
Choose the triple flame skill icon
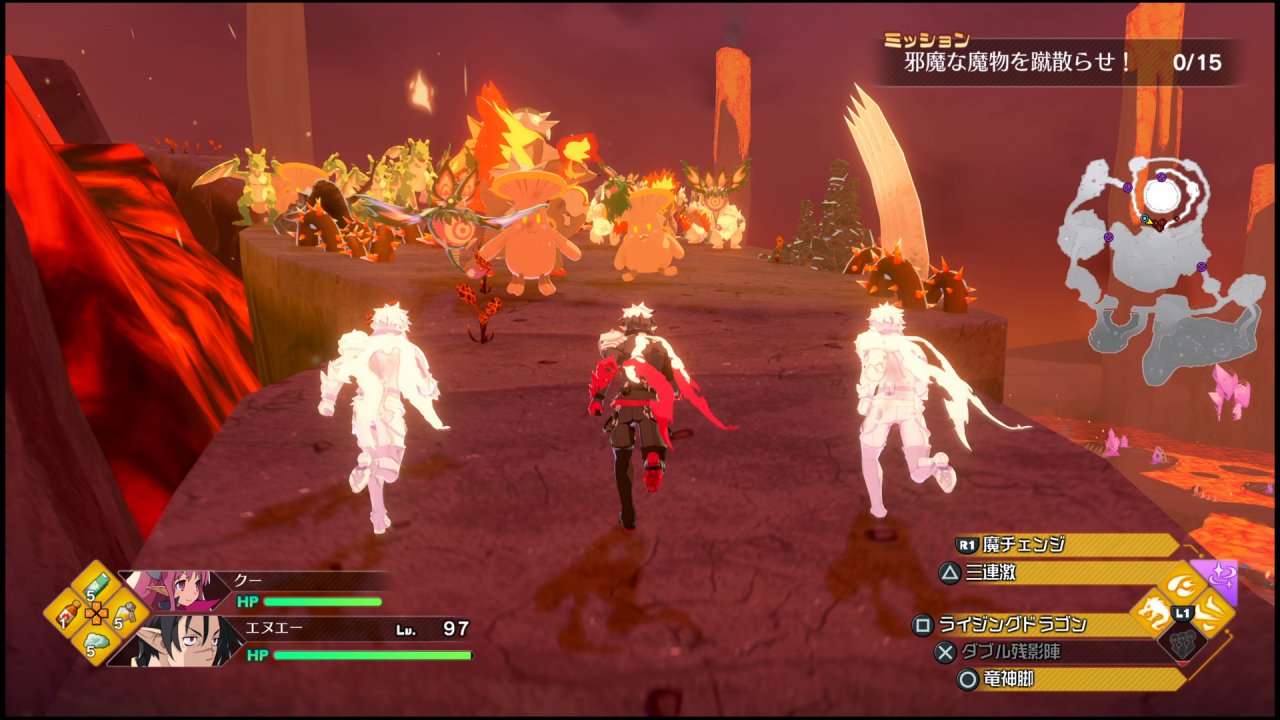click(x=1183, y=584)
